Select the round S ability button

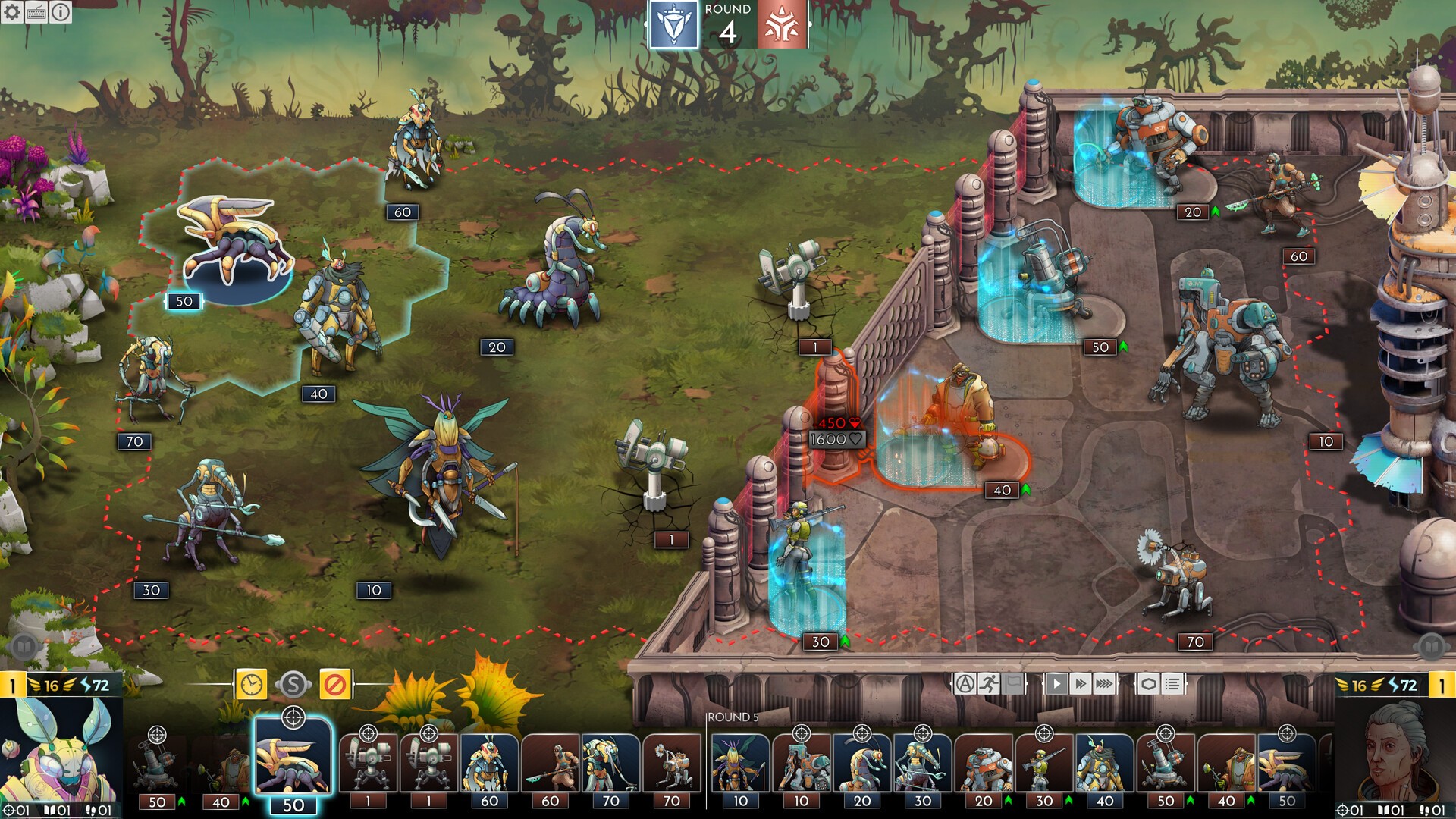point(293,685)
